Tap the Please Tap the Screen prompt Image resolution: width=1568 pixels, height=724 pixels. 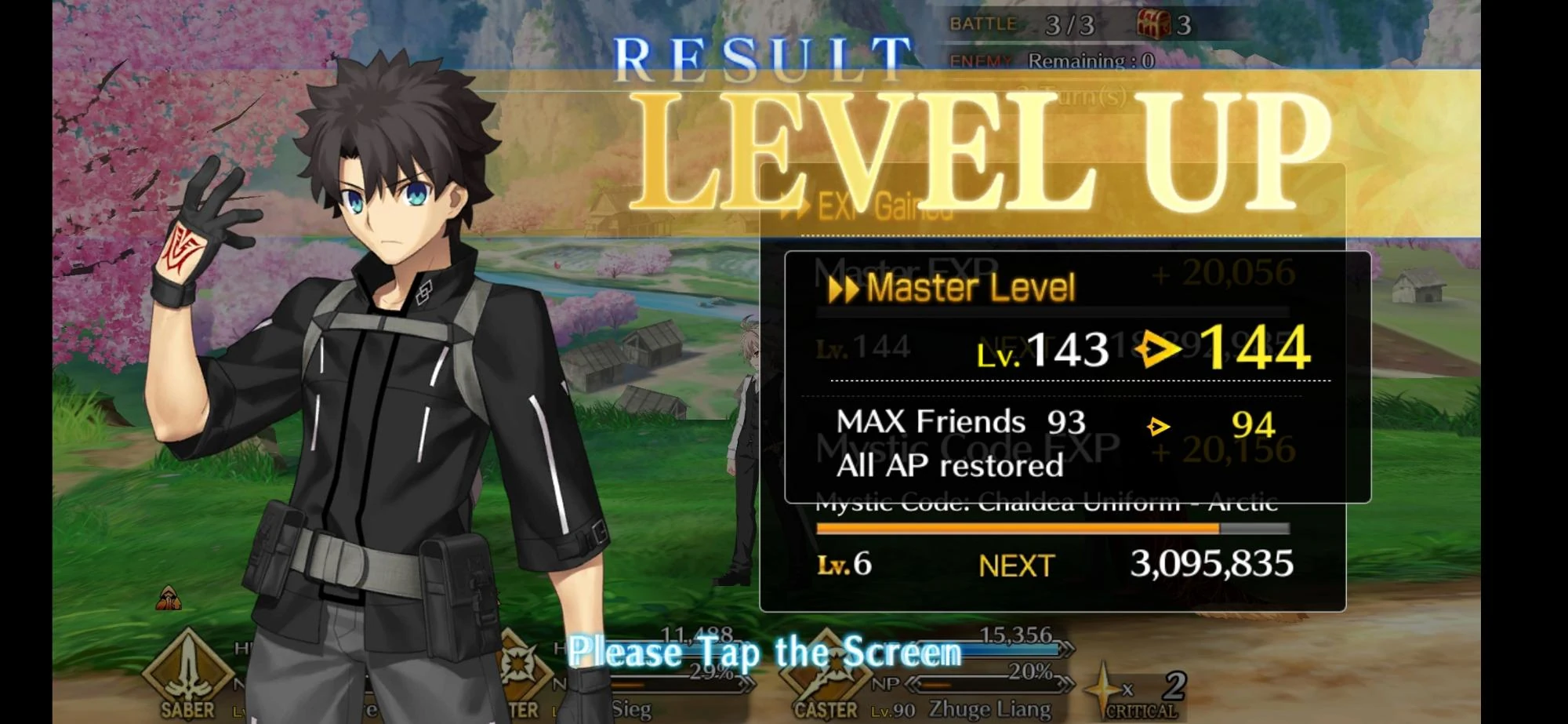pyautogui.click(x=767, y=653)
